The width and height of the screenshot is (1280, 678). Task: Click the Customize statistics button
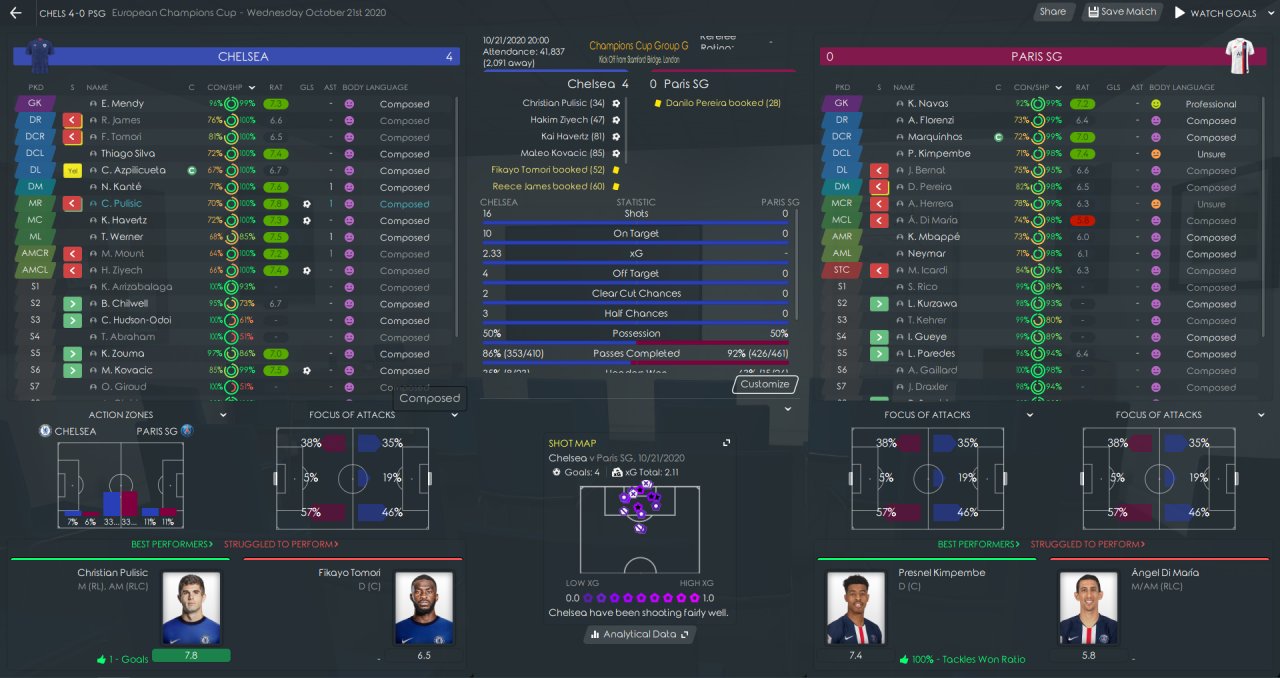pos(765,384)
